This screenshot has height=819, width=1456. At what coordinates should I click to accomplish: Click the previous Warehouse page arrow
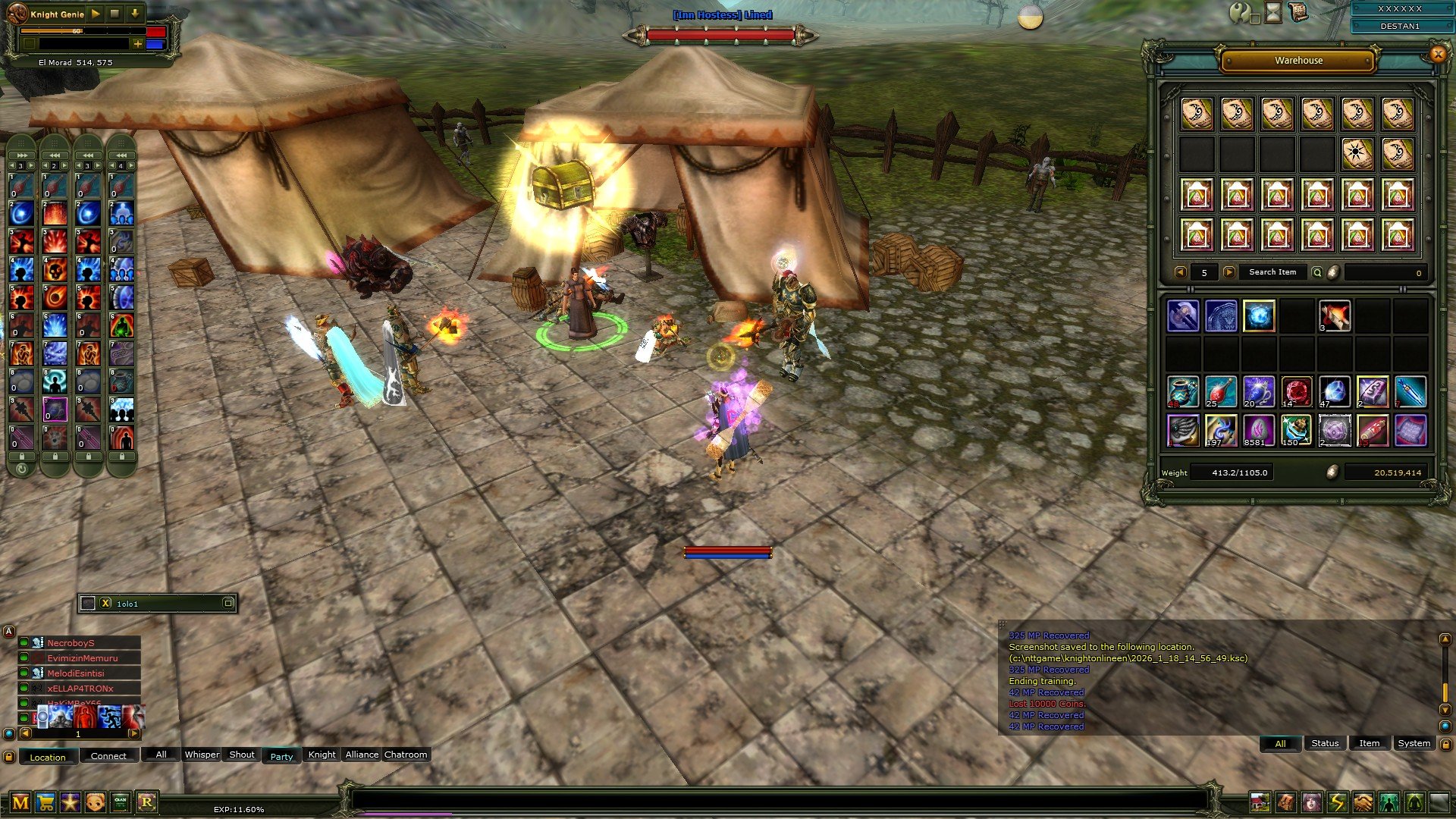click(1180, 271)
